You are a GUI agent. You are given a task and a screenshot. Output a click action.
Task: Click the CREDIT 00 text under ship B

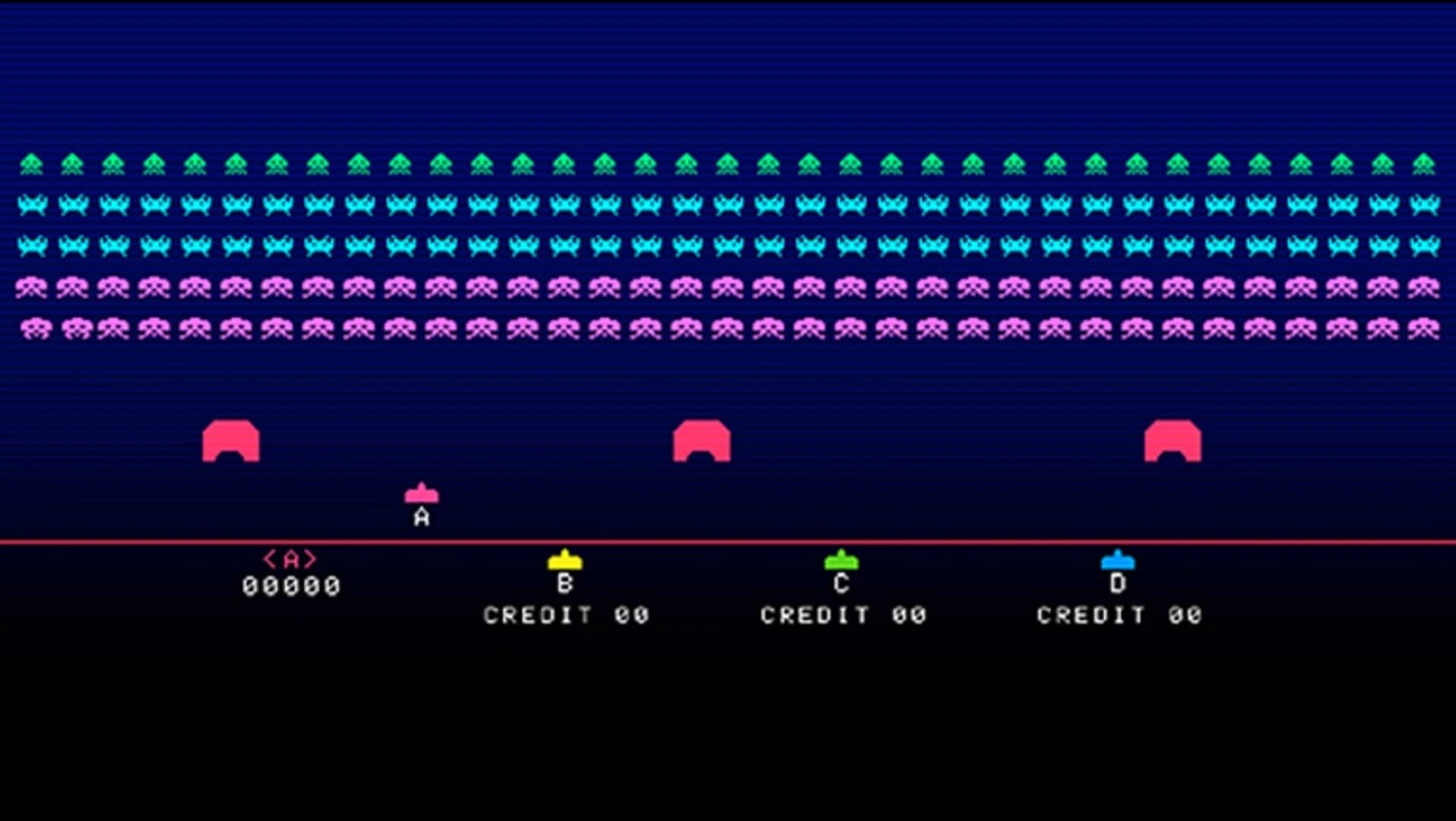566,614
